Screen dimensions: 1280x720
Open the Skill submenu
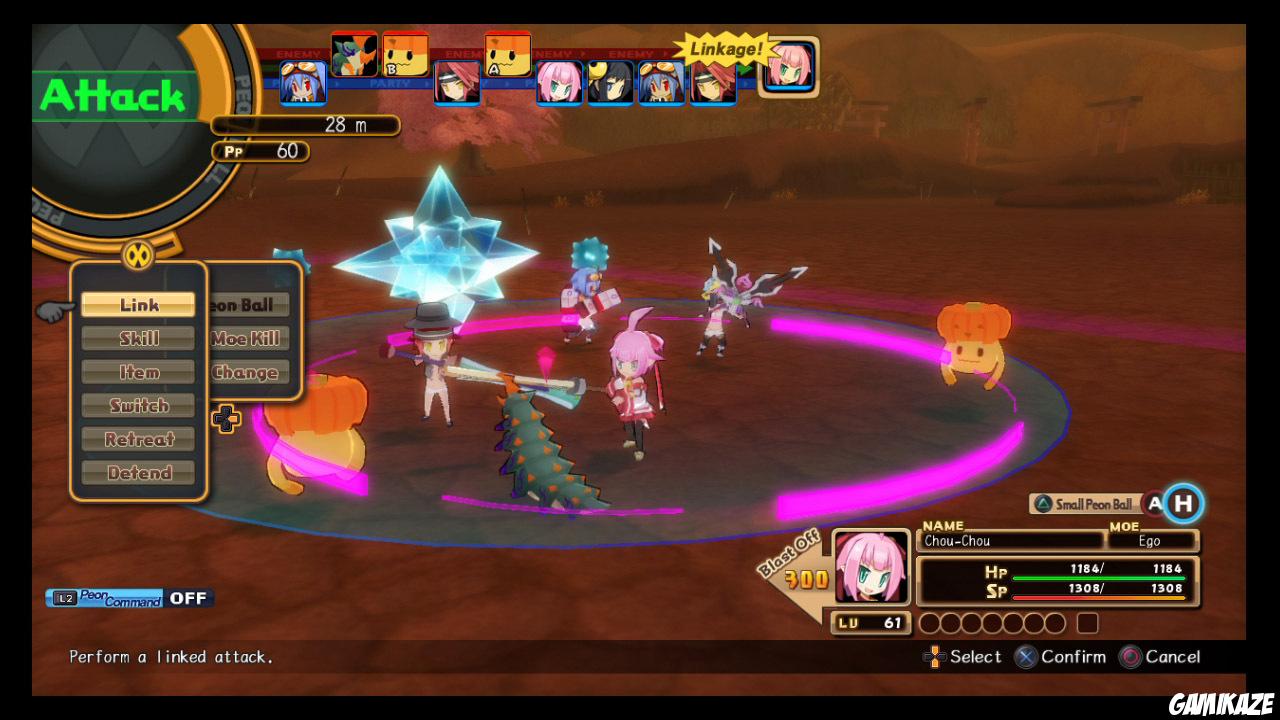pos(138,338)
